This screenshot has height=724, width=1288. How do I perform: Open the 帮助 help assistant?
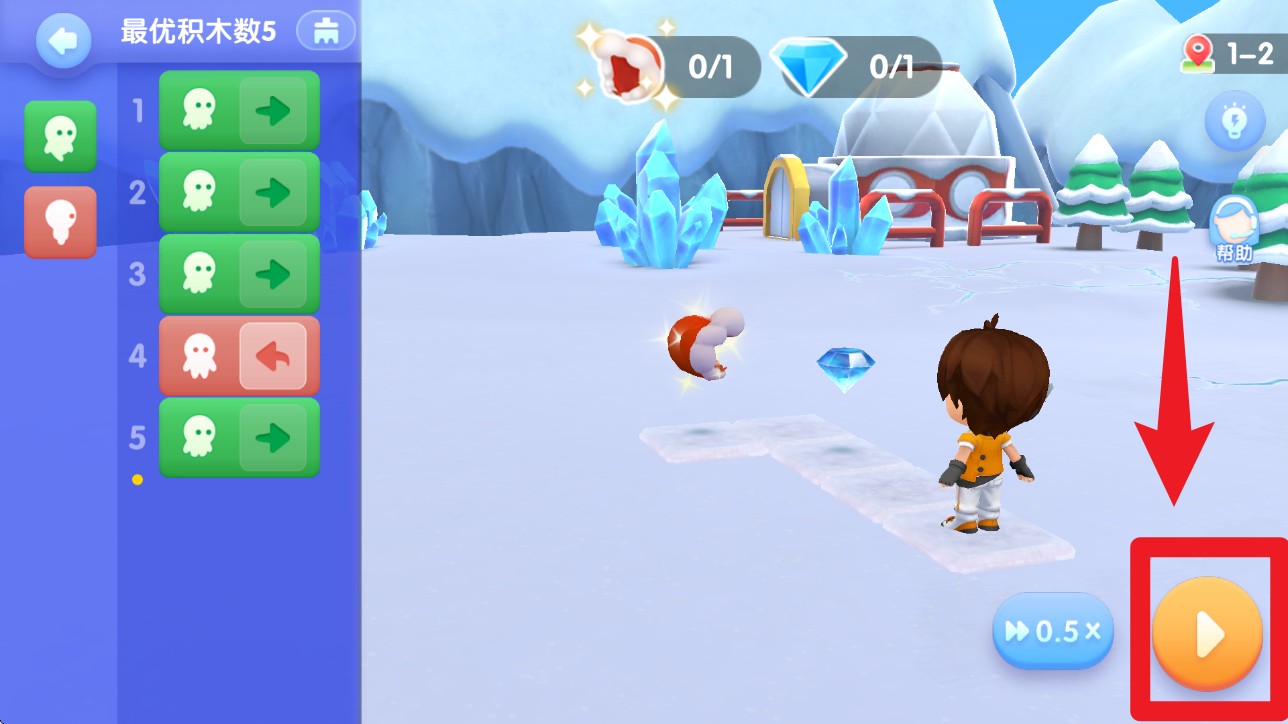1233,229
